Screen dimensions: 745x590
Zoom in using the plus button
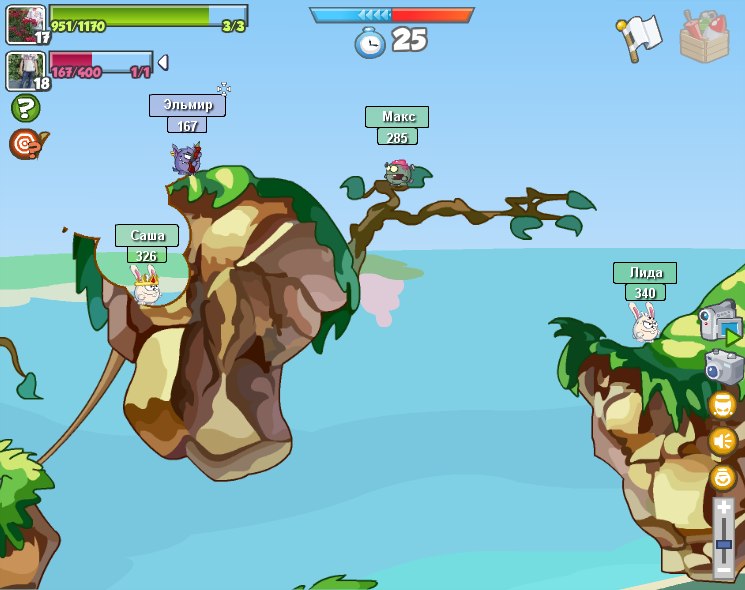724,509
